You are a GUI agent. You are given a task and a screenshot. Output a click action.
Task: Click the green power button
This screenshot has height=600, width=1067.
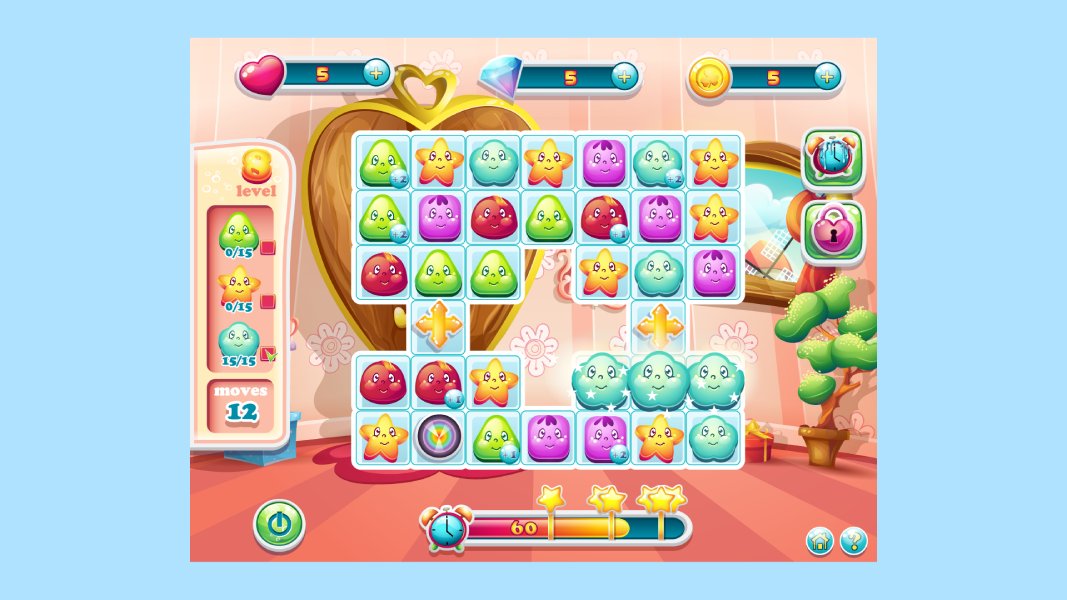[x=278, y=524]
